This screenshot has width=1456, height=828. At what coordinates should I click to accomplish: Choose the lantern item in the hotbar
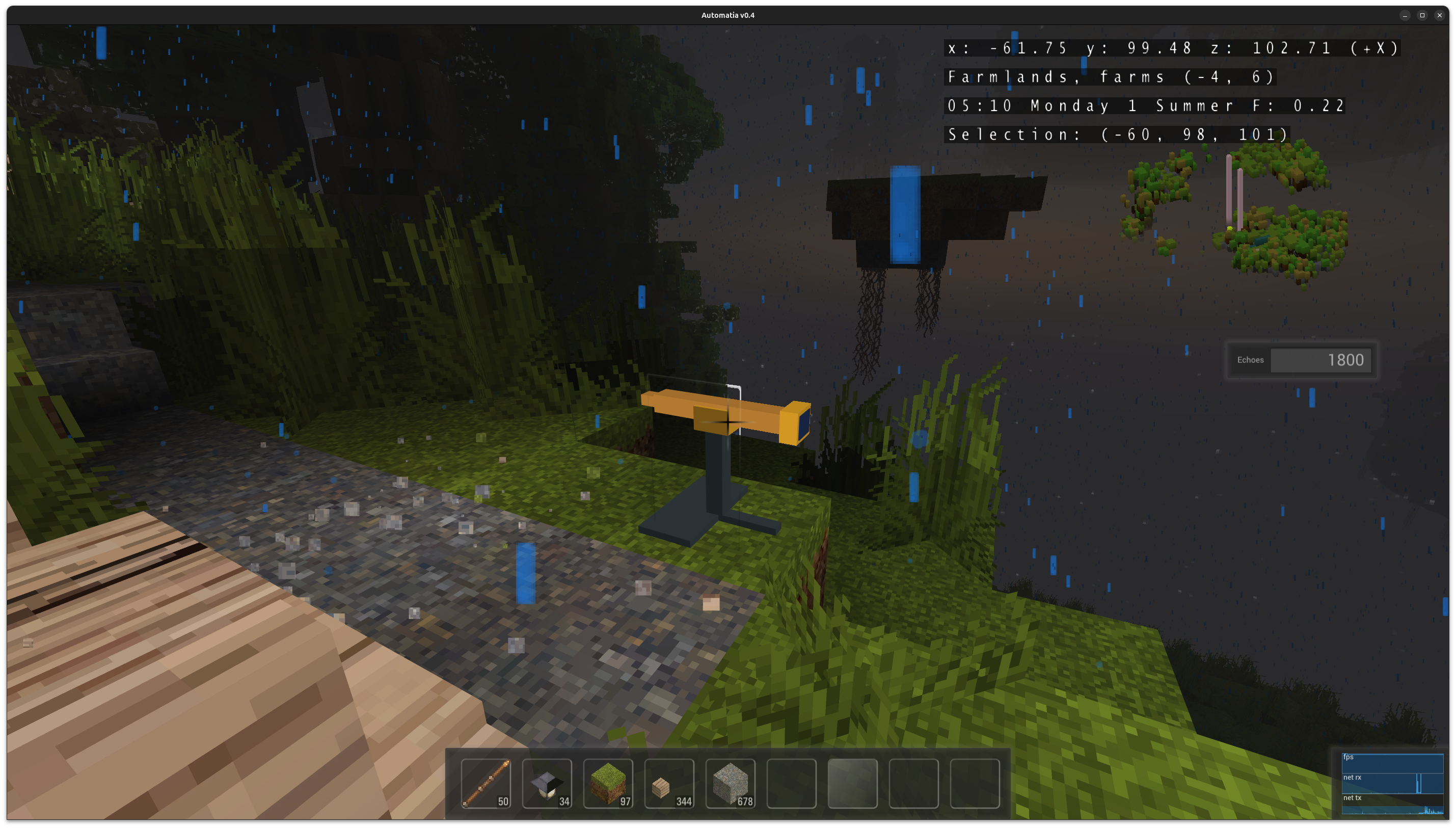547,783
